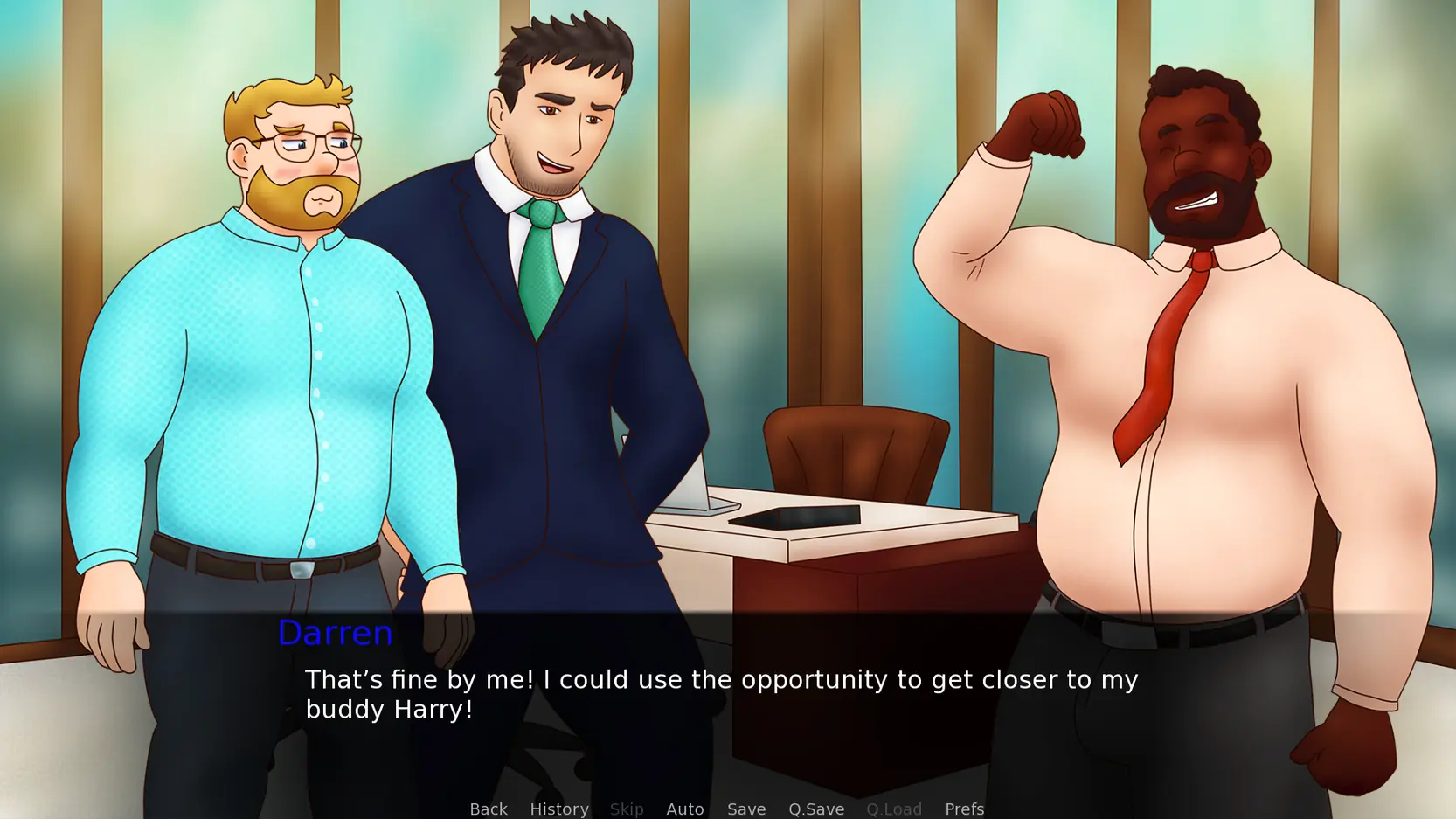Open the dialogue History log
1456x819 pixels.
[558, 809]
